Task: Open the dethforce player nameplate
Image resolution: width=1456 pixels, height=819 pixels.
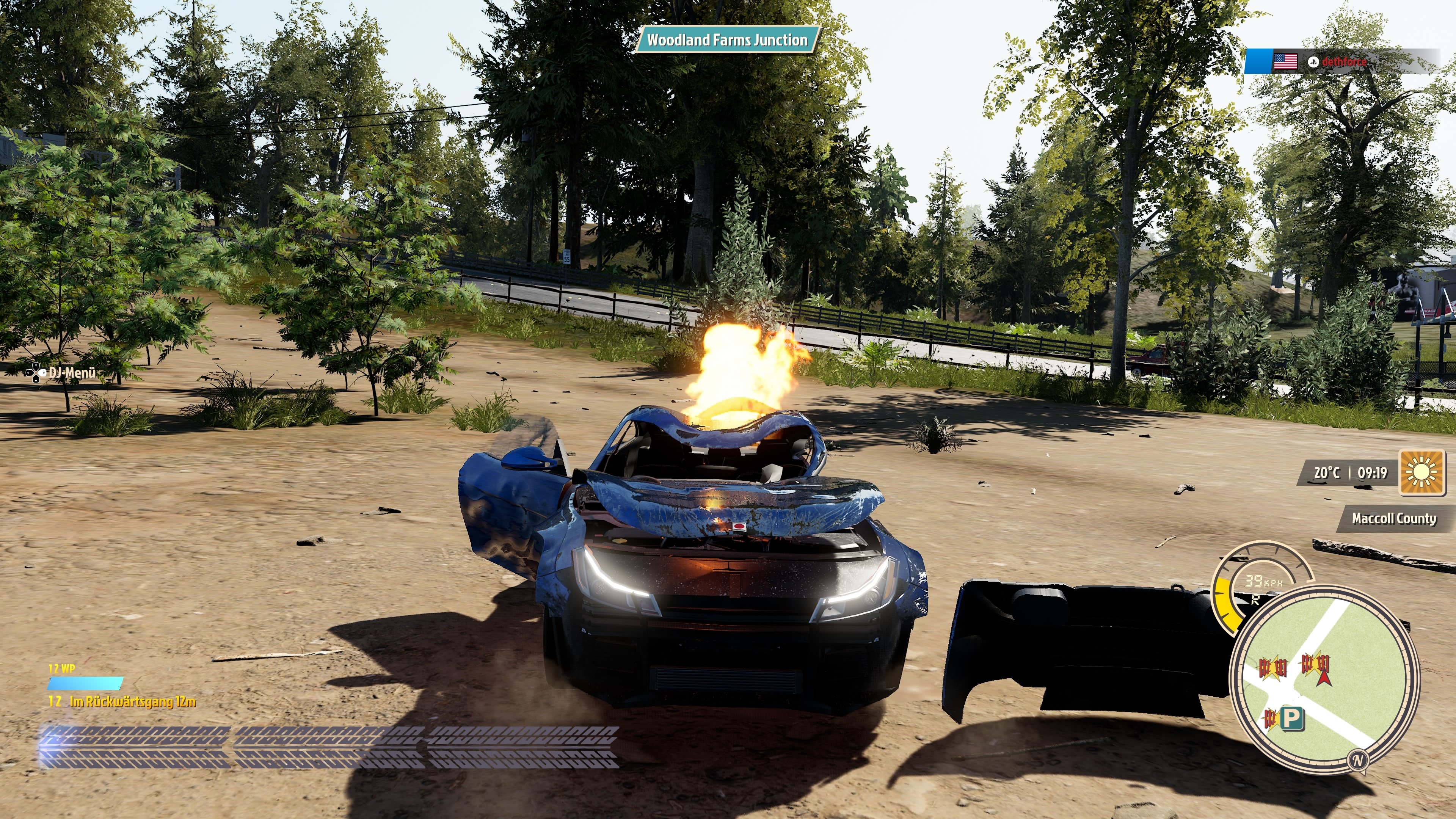Action: pyautogui.click(x=1345, y=62)
